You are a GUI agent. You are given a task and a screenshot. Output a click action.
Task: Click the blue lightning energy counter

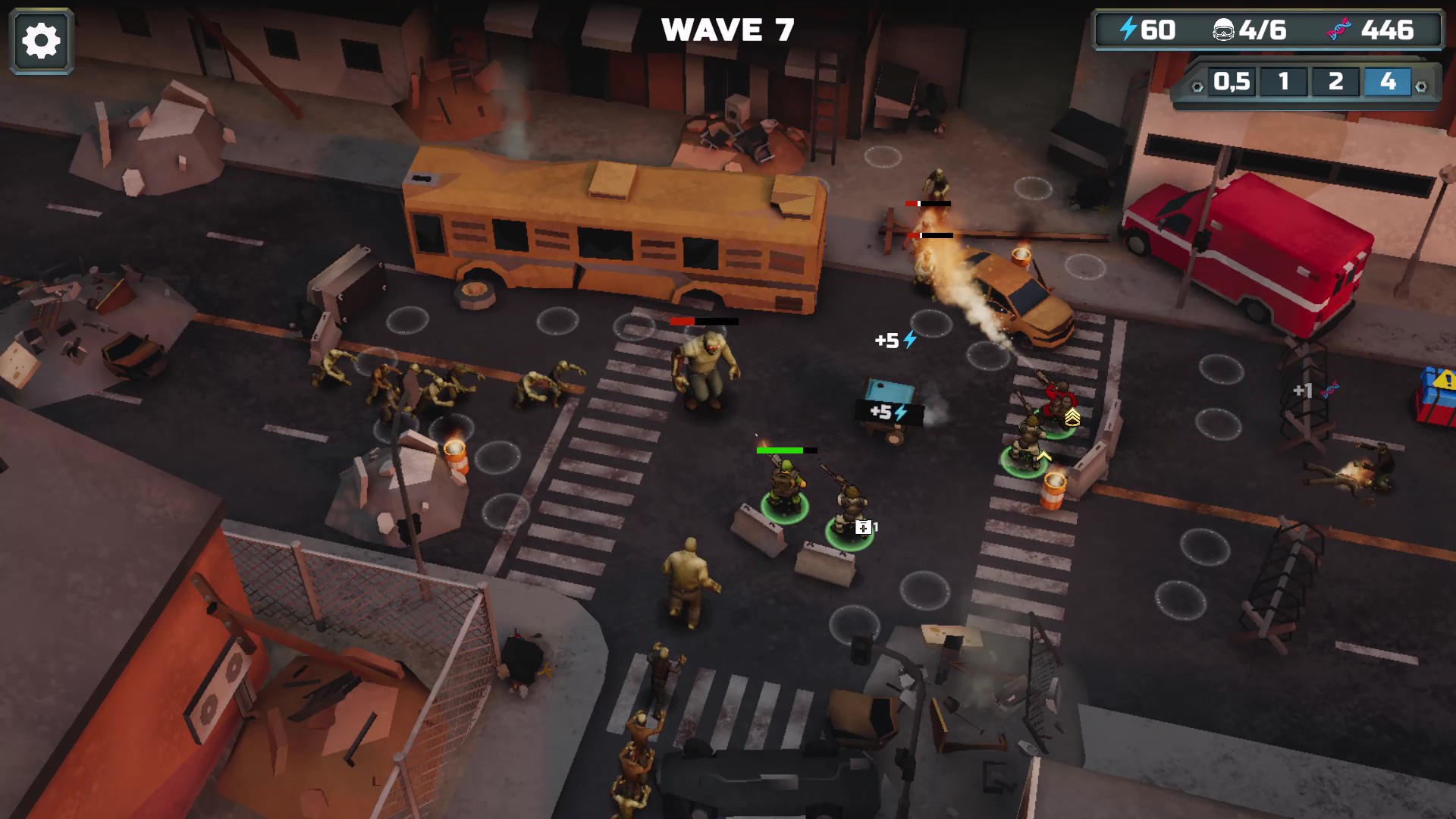tap(1145, 30)
